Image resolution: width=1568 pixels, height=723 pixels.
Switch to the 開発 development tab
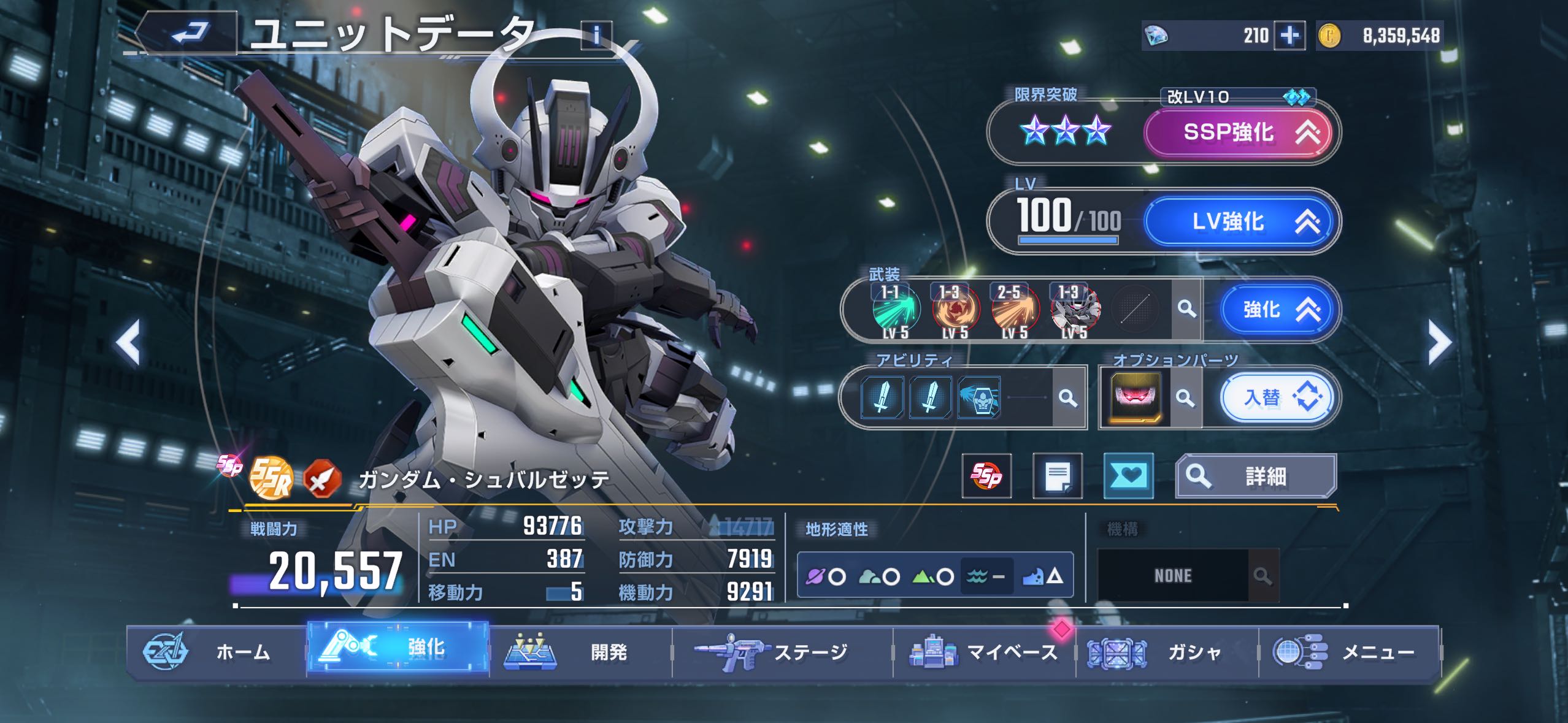(x=580, y=652)
